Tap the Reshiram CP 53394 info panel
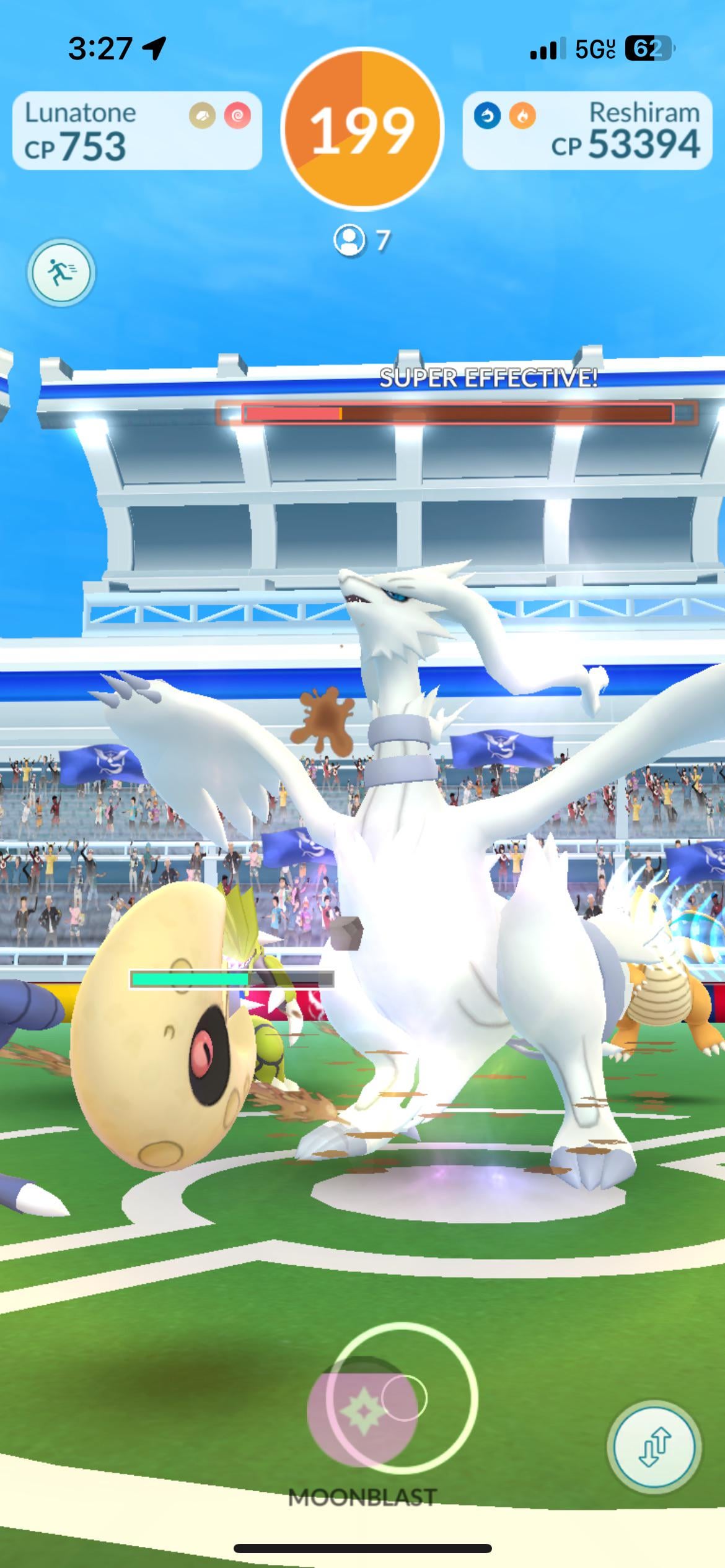This screenshot has width=725, height=1568. pyautogui.click(x=587, y=131)
